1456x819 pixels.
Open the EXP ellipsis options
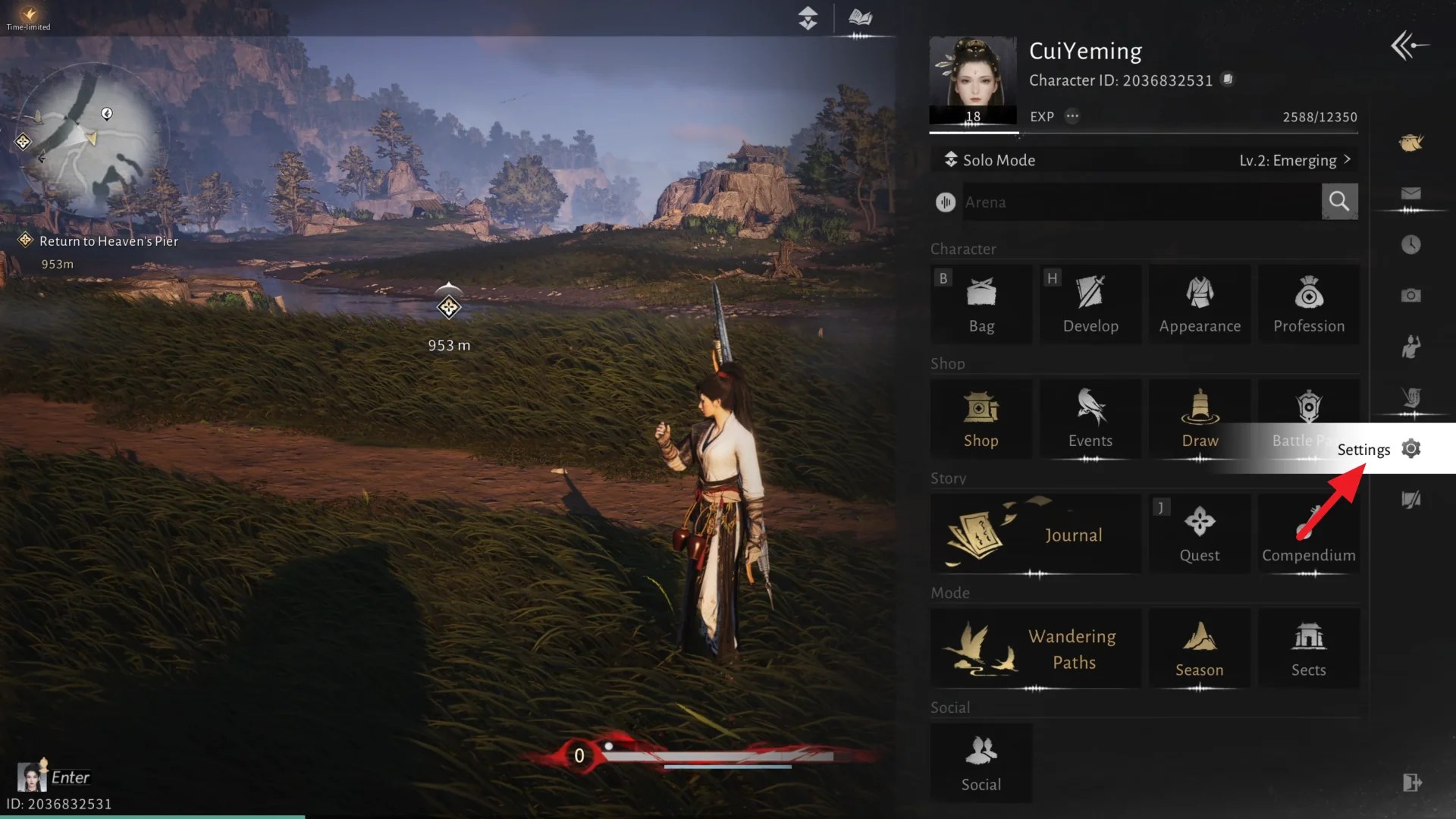1072,116
